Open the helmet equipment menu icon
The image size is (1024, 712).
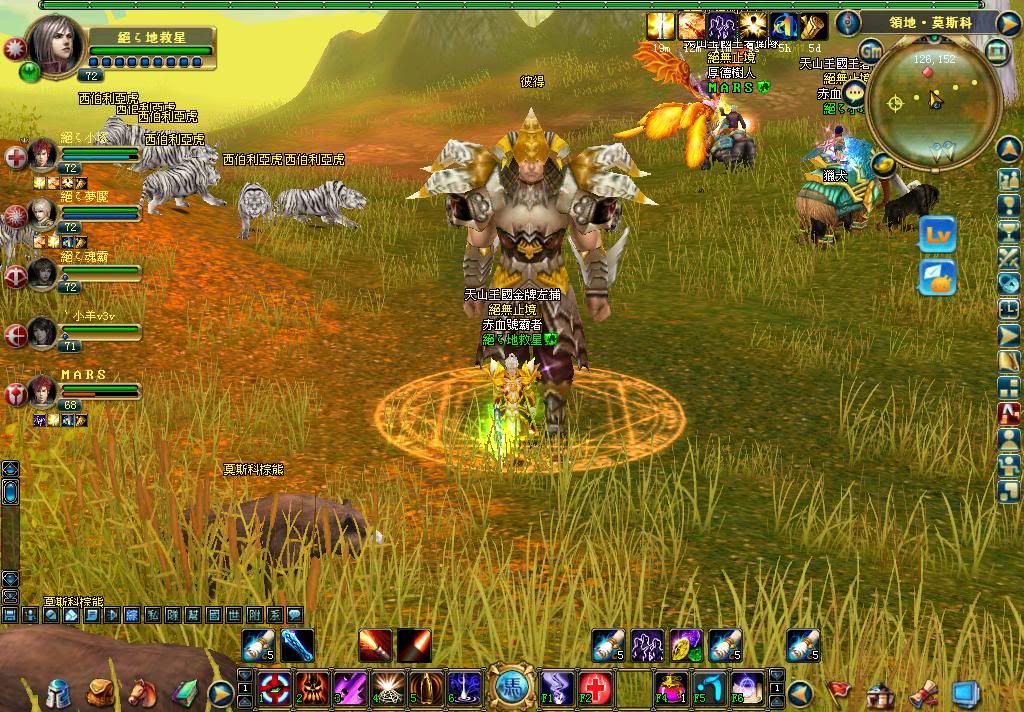(x=59, y=692)
